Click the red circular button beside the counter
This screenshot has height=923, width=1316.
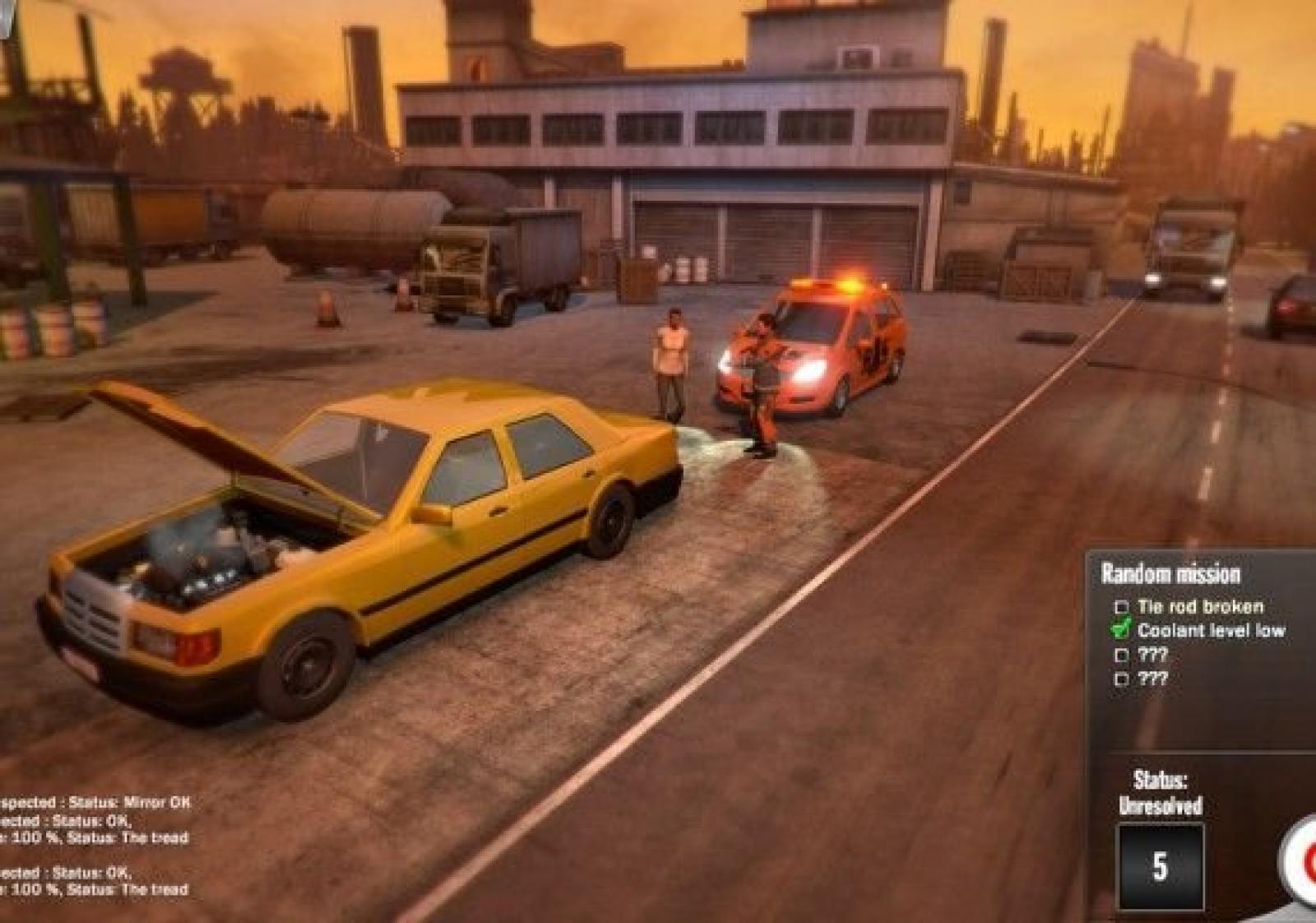[1304, 861]
